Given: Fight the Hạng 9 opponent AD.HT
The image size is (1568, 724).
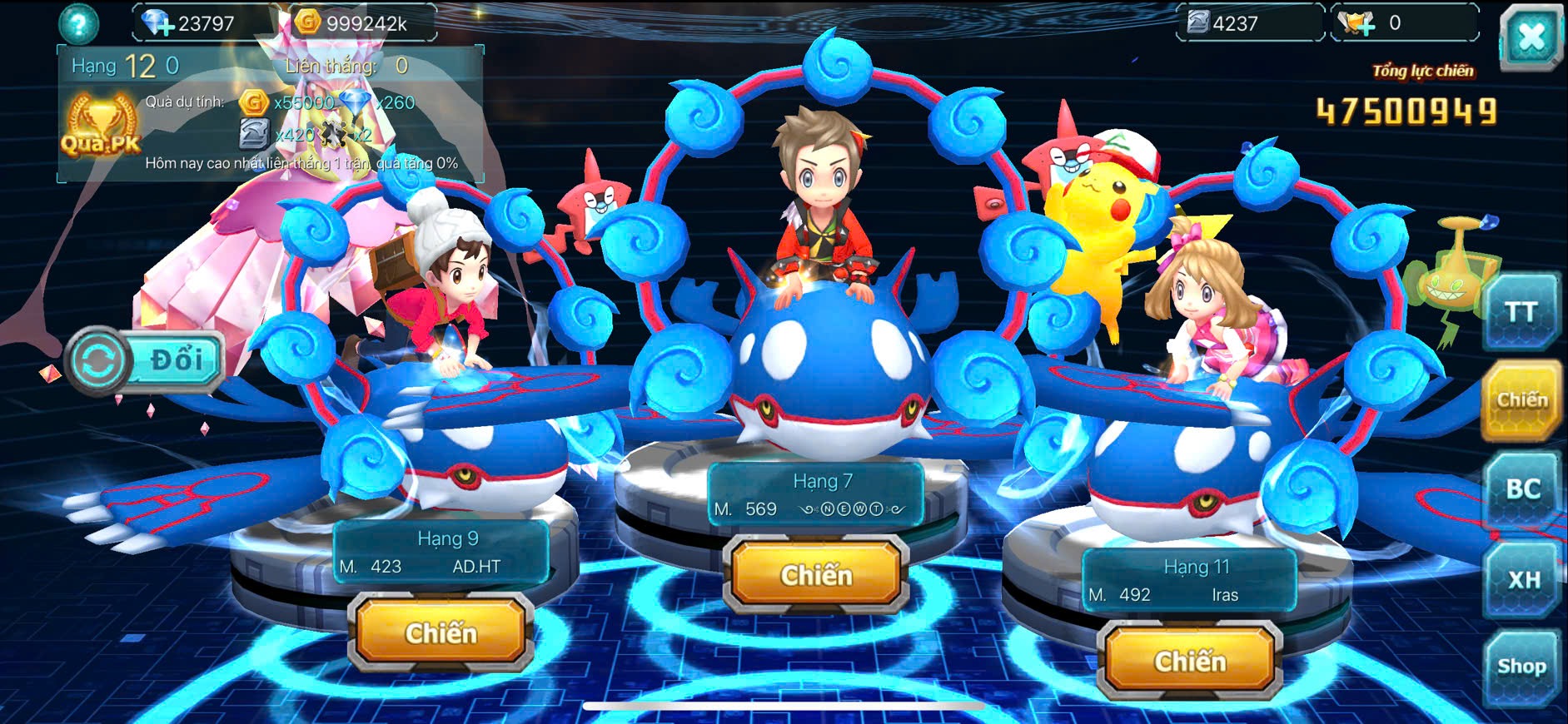Looking at the screenshot, I should (x=441, y=632).
